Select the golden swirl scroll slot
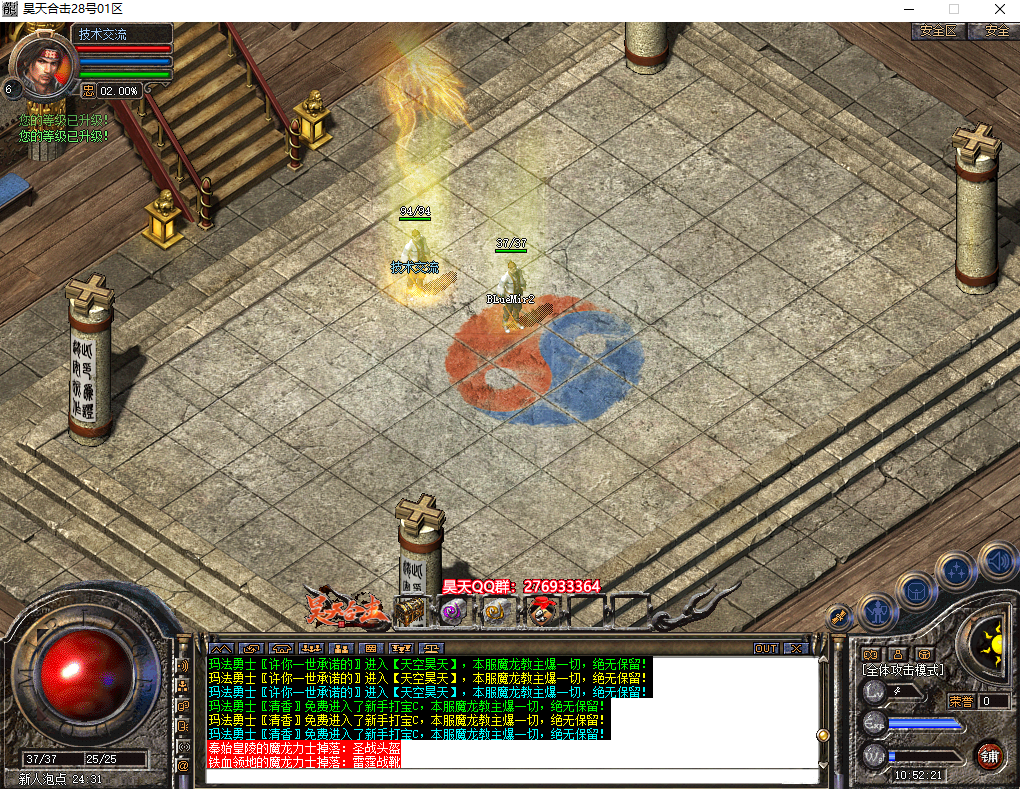Image resolution: width=1020 pixels, height=789 pixels. tap(496, 610)
